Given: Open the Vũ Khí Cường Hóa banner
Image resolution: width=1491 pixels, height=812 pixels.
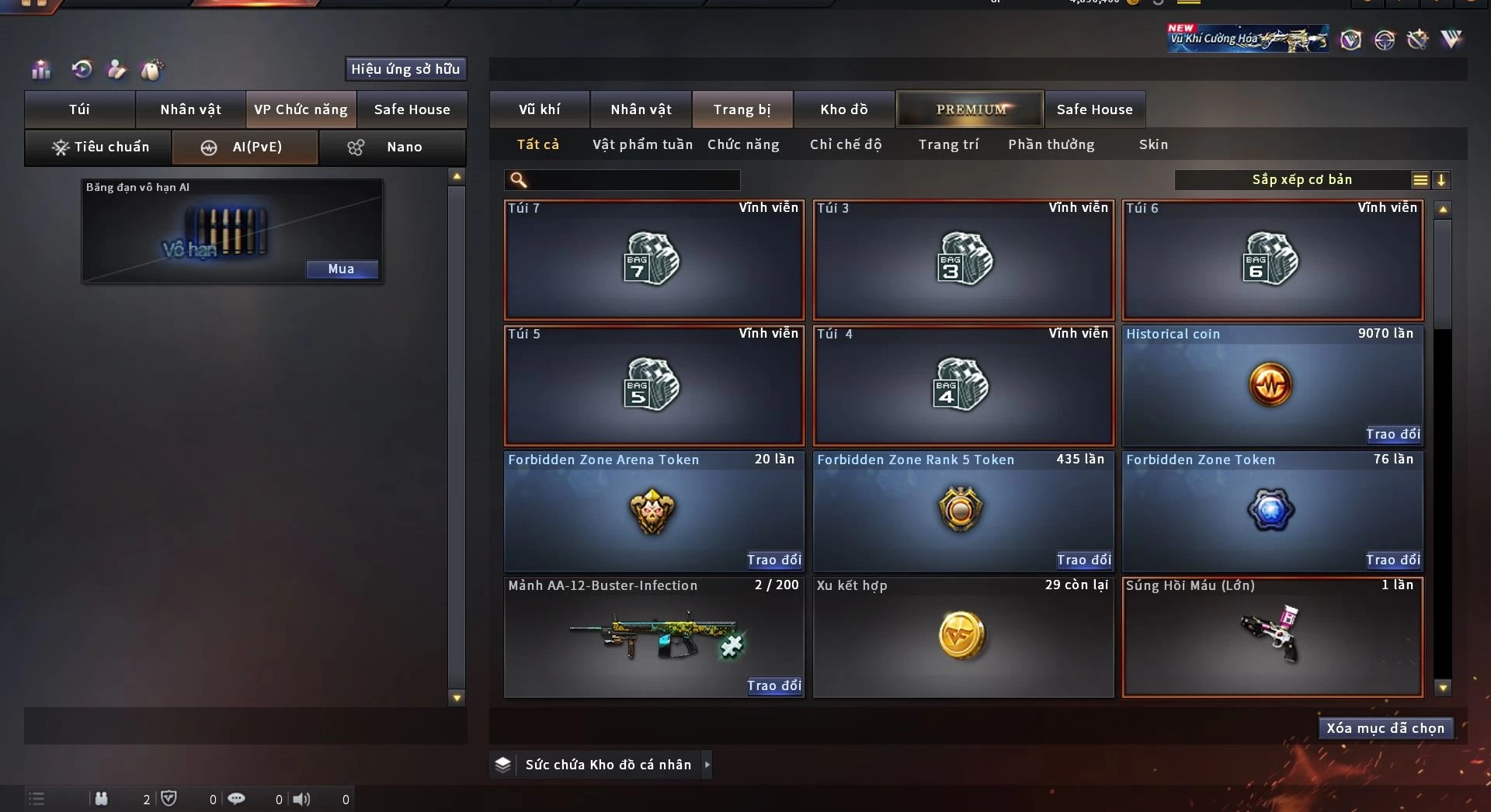Looking at the screenshot, I should point(1247,38).
